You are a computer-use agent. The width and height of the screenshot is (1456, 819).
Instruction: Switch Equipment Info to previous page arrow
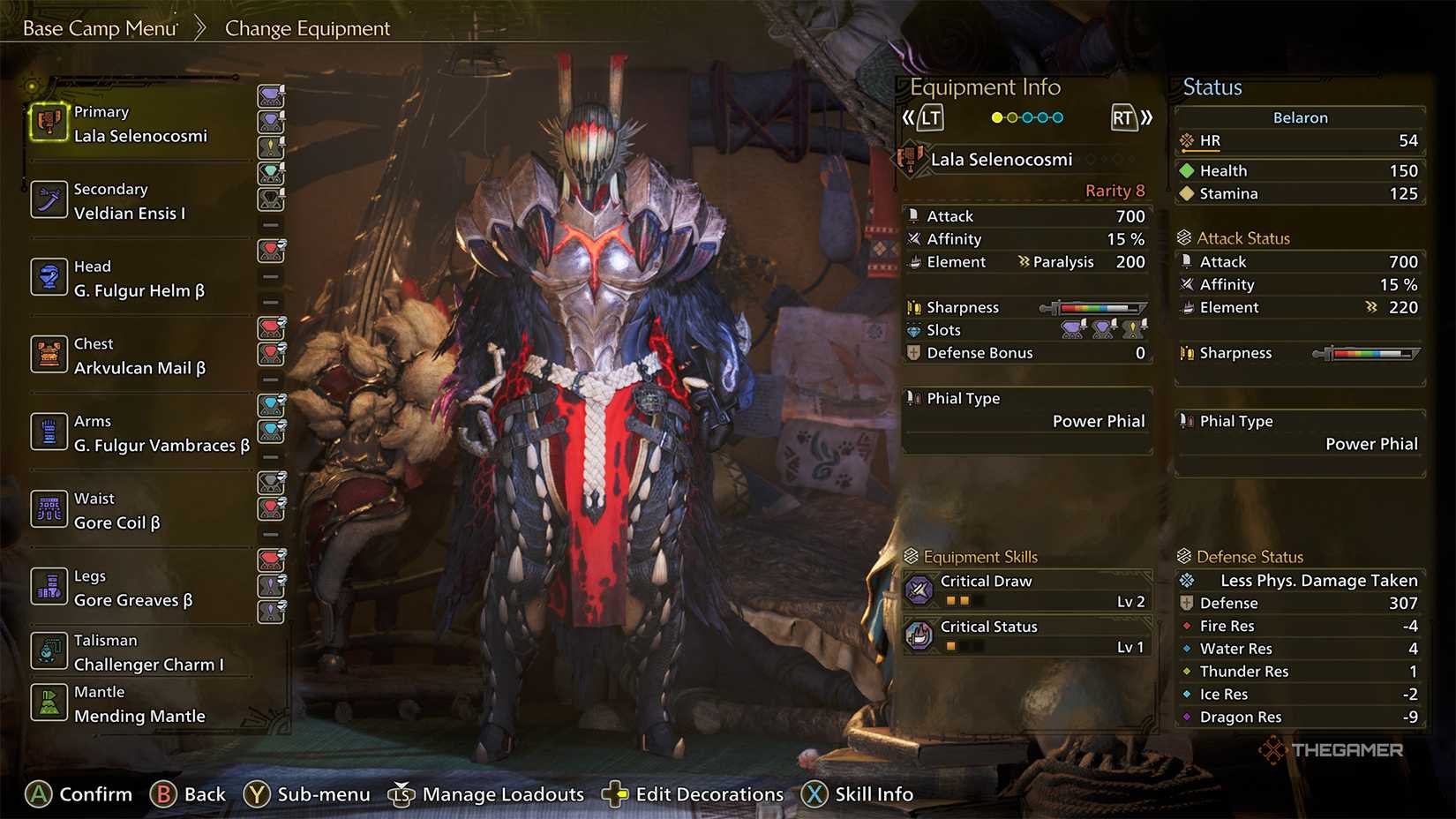922,117
